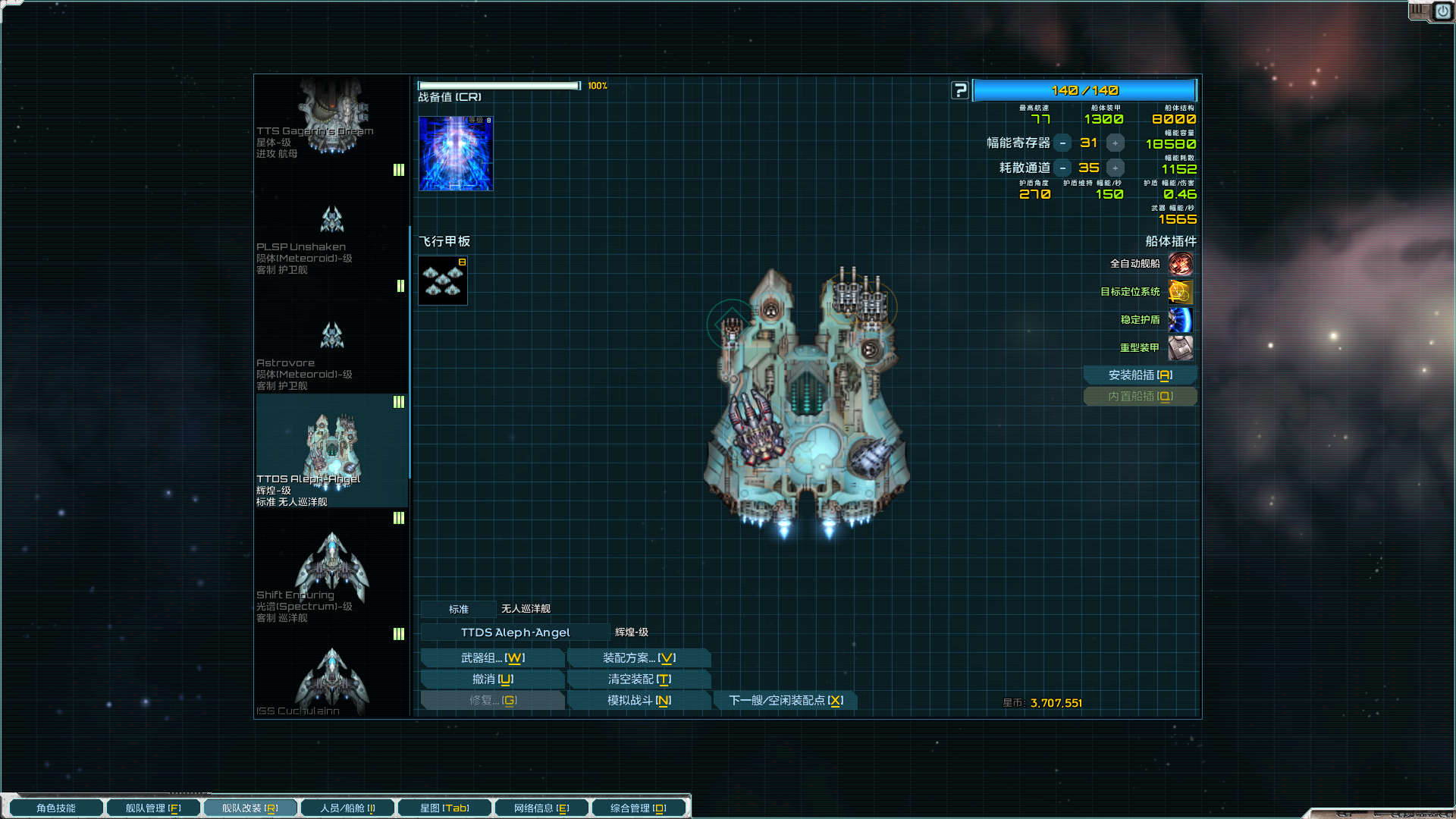
Task: Click the 稳定护盾 shield hullmod icon
Action: pyautogui.click(x=1180, y=320)
